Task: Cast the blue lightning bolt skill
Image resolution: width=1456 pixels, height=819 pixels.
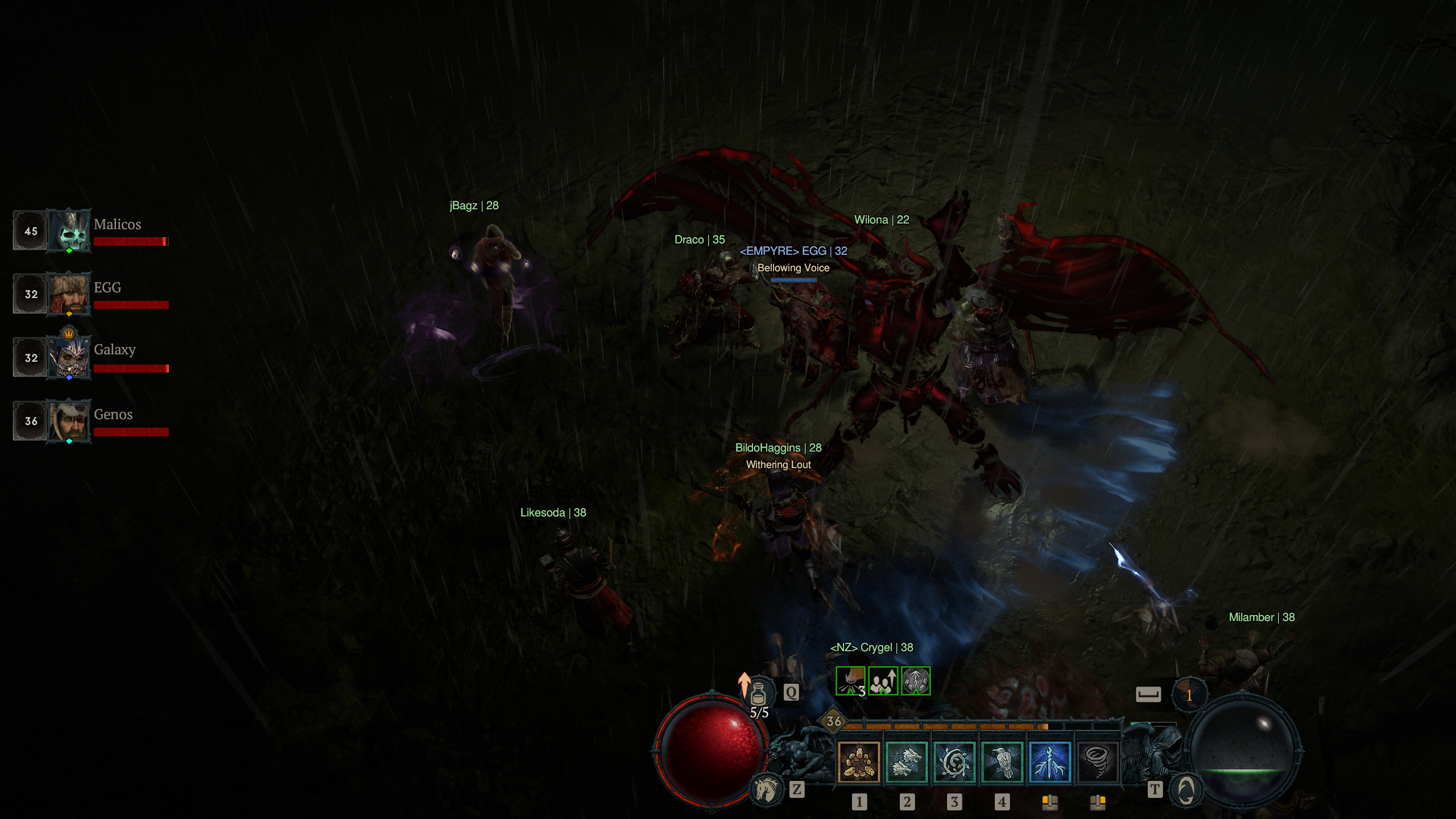Action: pyautogui.click(x=1050, y=762)
